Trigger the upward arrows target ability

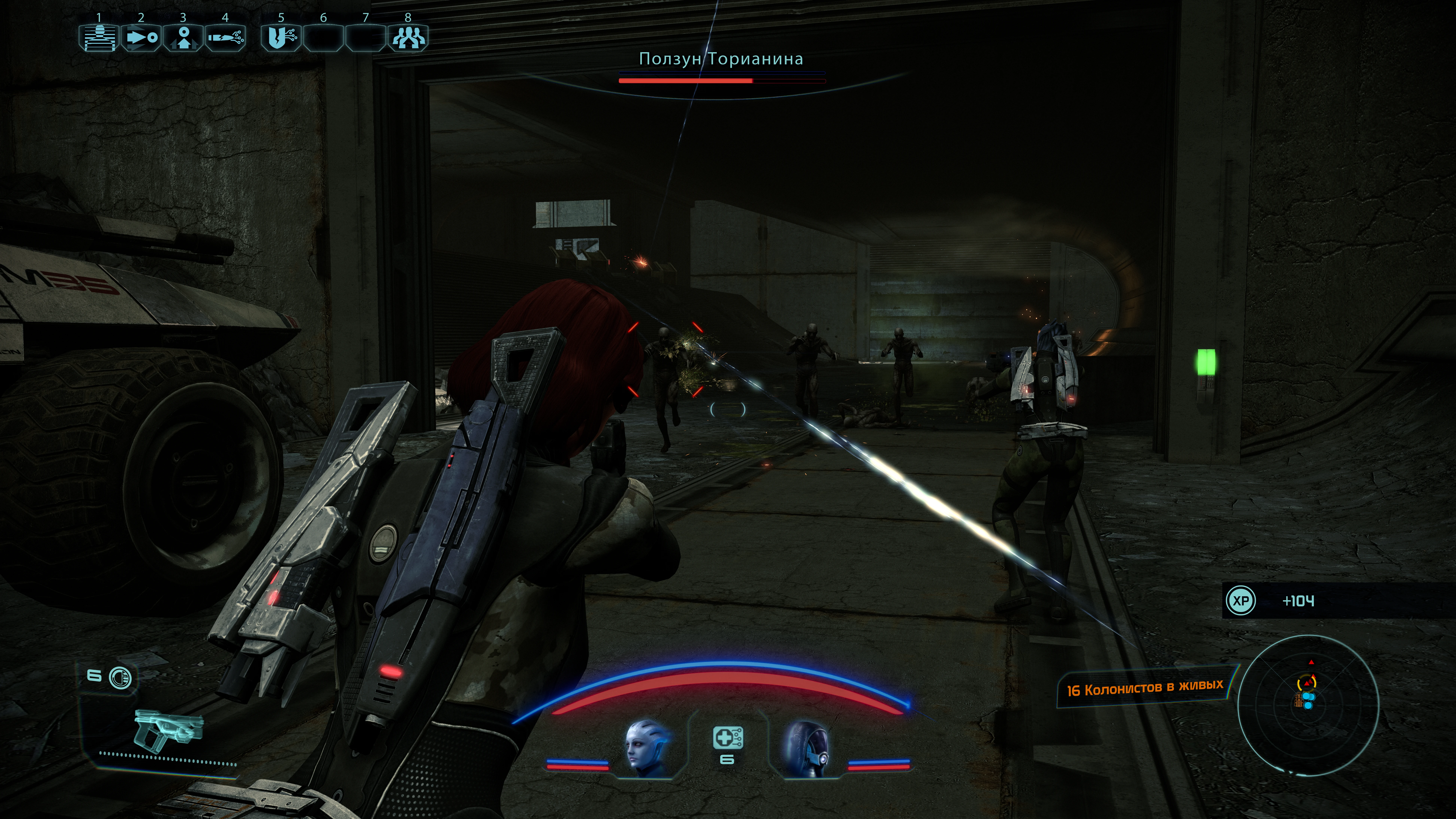point(183,38)
